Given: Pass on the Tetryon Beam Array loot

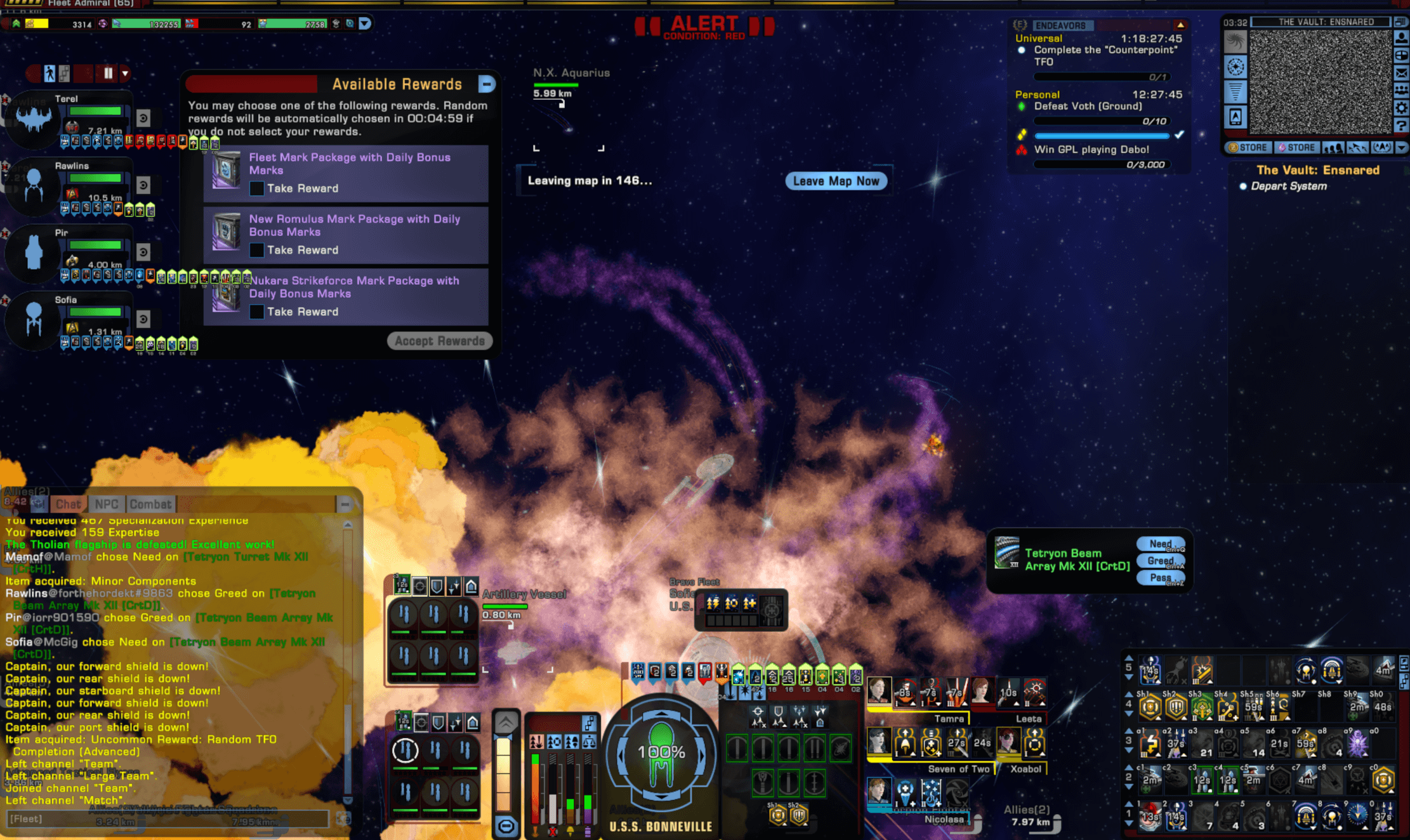Looking at the screenshot, I should coord(1161,578).
